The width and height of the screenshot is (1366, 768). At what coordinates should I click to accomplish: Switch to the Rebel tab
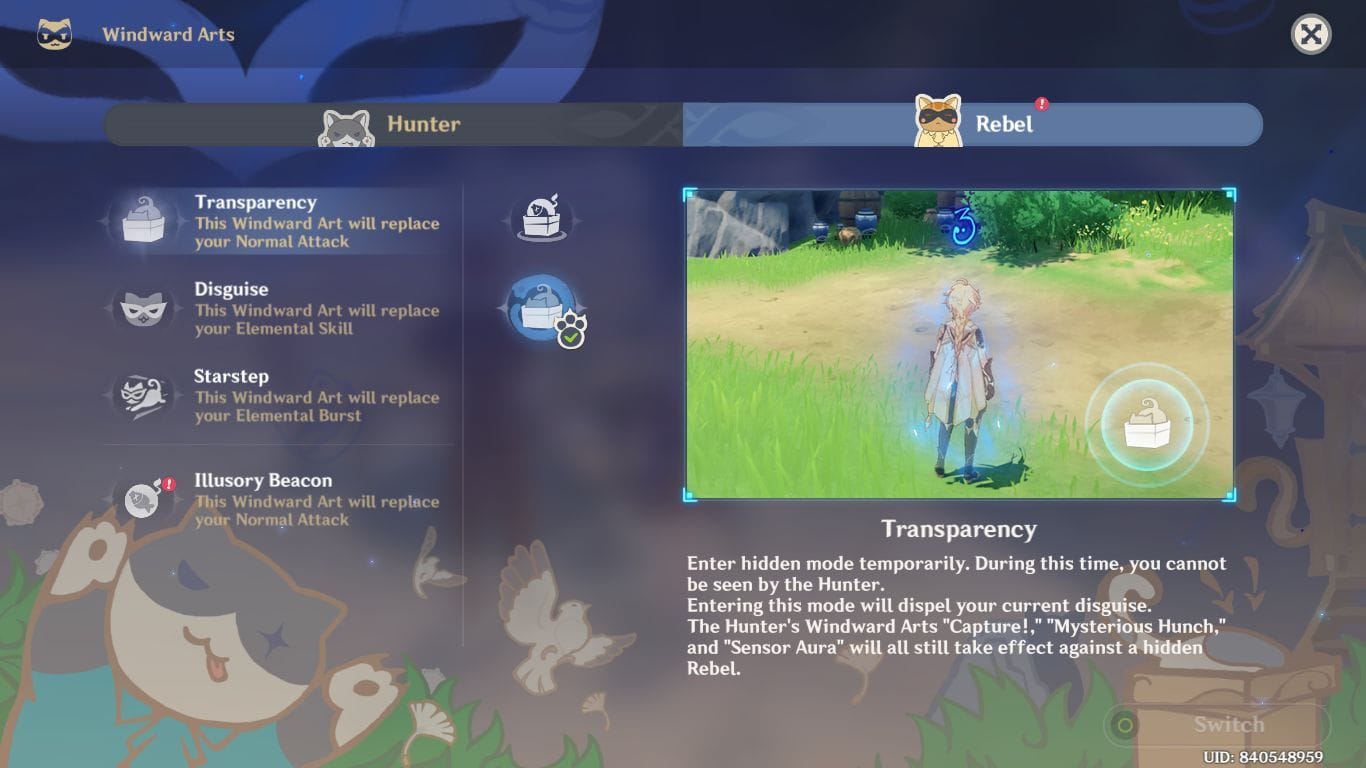pos(972,125)
